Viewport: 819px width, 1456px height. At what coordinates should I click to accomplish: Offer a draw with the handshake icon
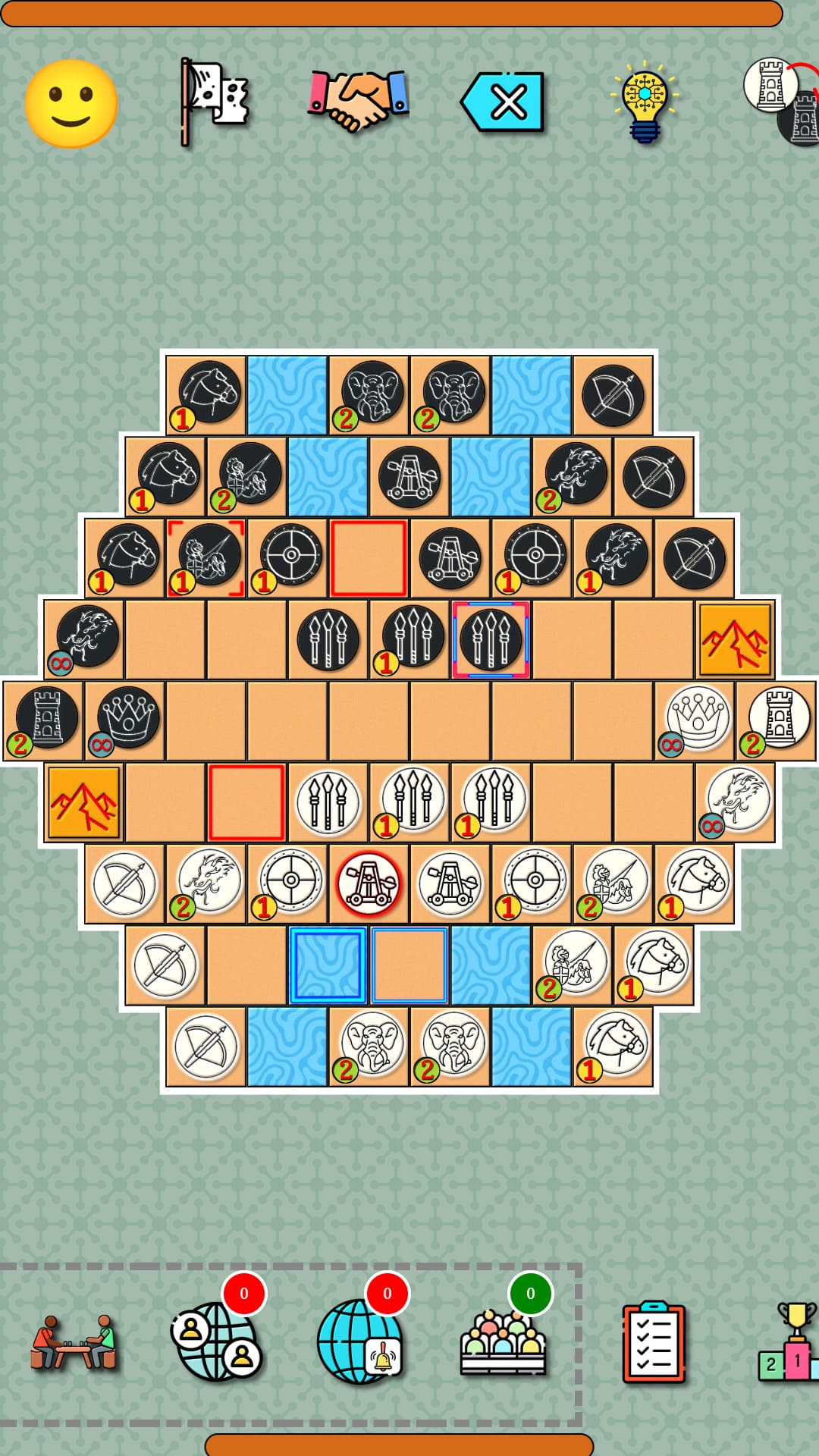358,101
